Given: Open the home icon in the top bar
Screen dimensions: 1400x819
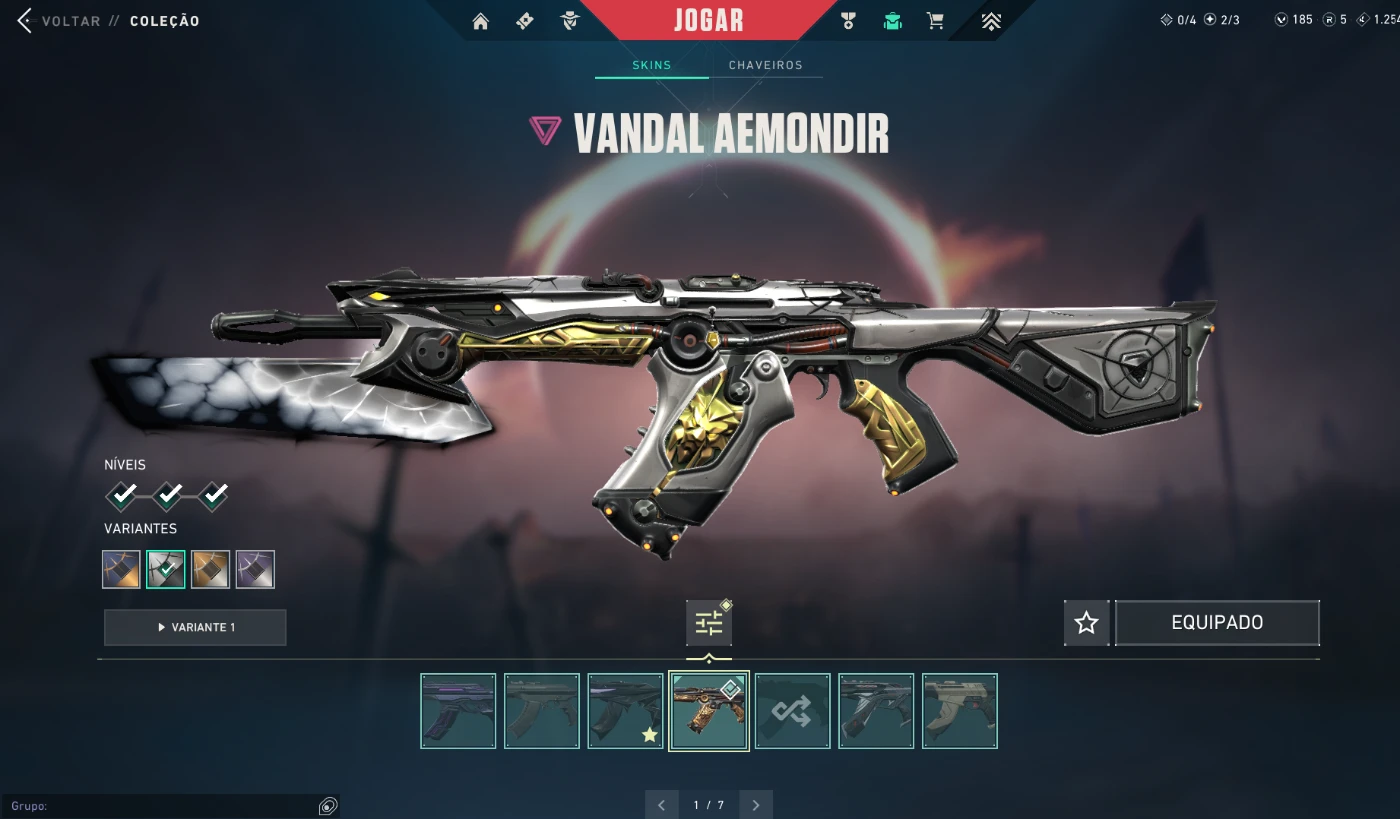Looking at the screenshot, I should 481,21.
